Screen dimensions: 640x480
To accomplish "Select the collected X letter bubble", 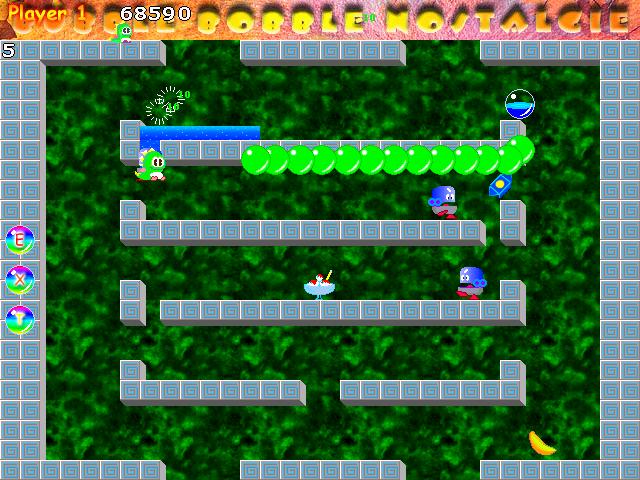I will click(19, 280).
